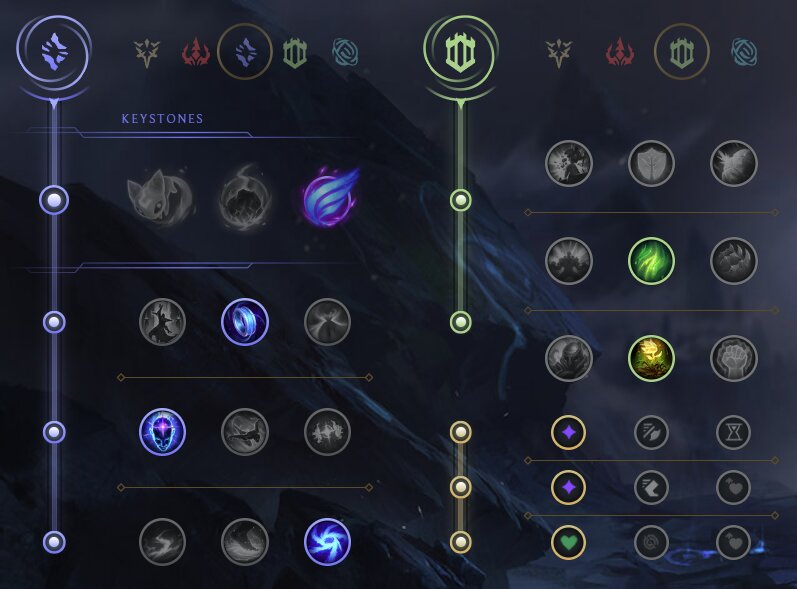Choose the Unflinching fist rune
797x589 pixels.
[733, 358]
